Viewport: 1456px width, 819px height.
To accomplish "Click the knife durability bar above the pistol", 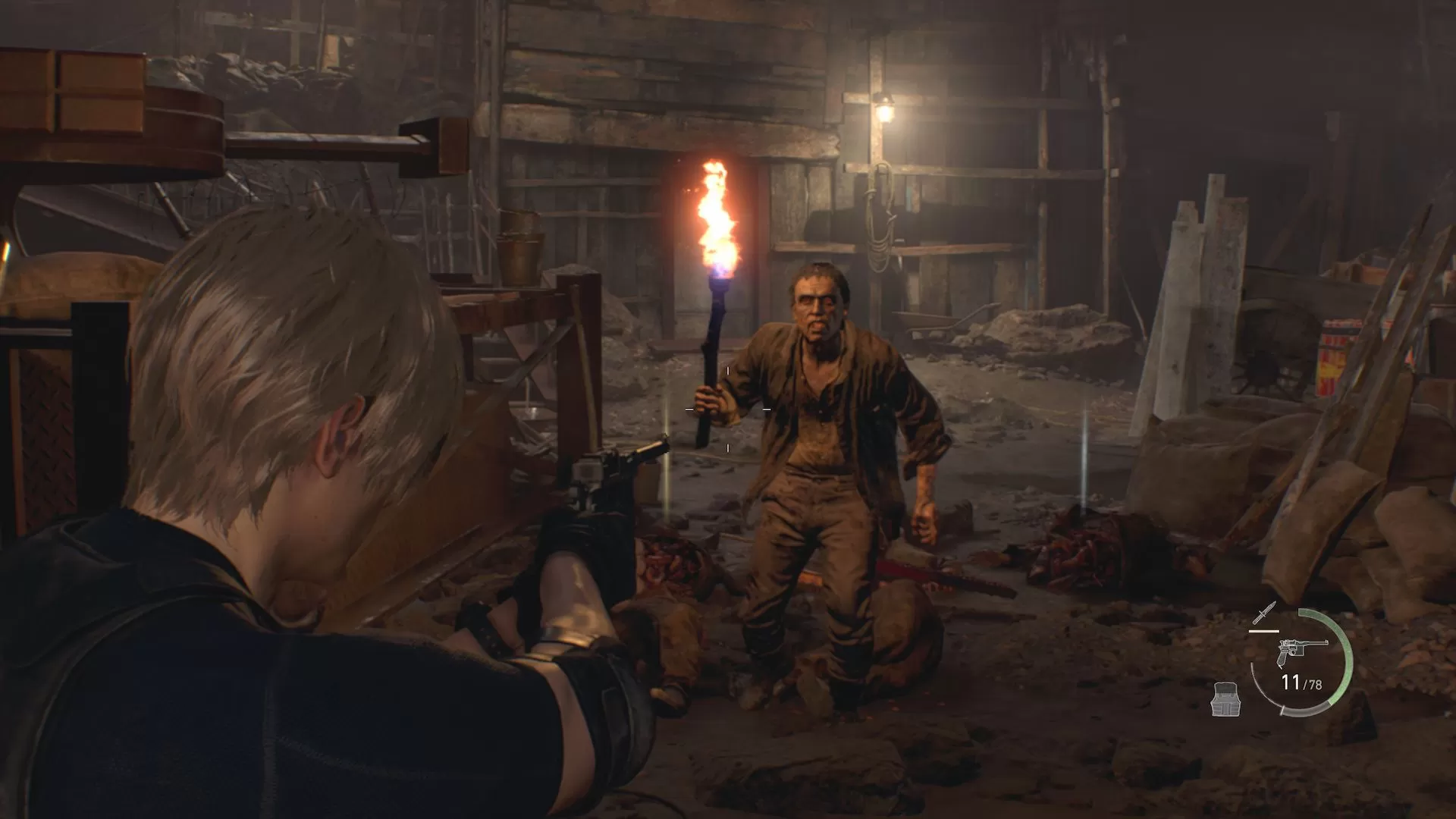I will click(x=1264, y=630).
